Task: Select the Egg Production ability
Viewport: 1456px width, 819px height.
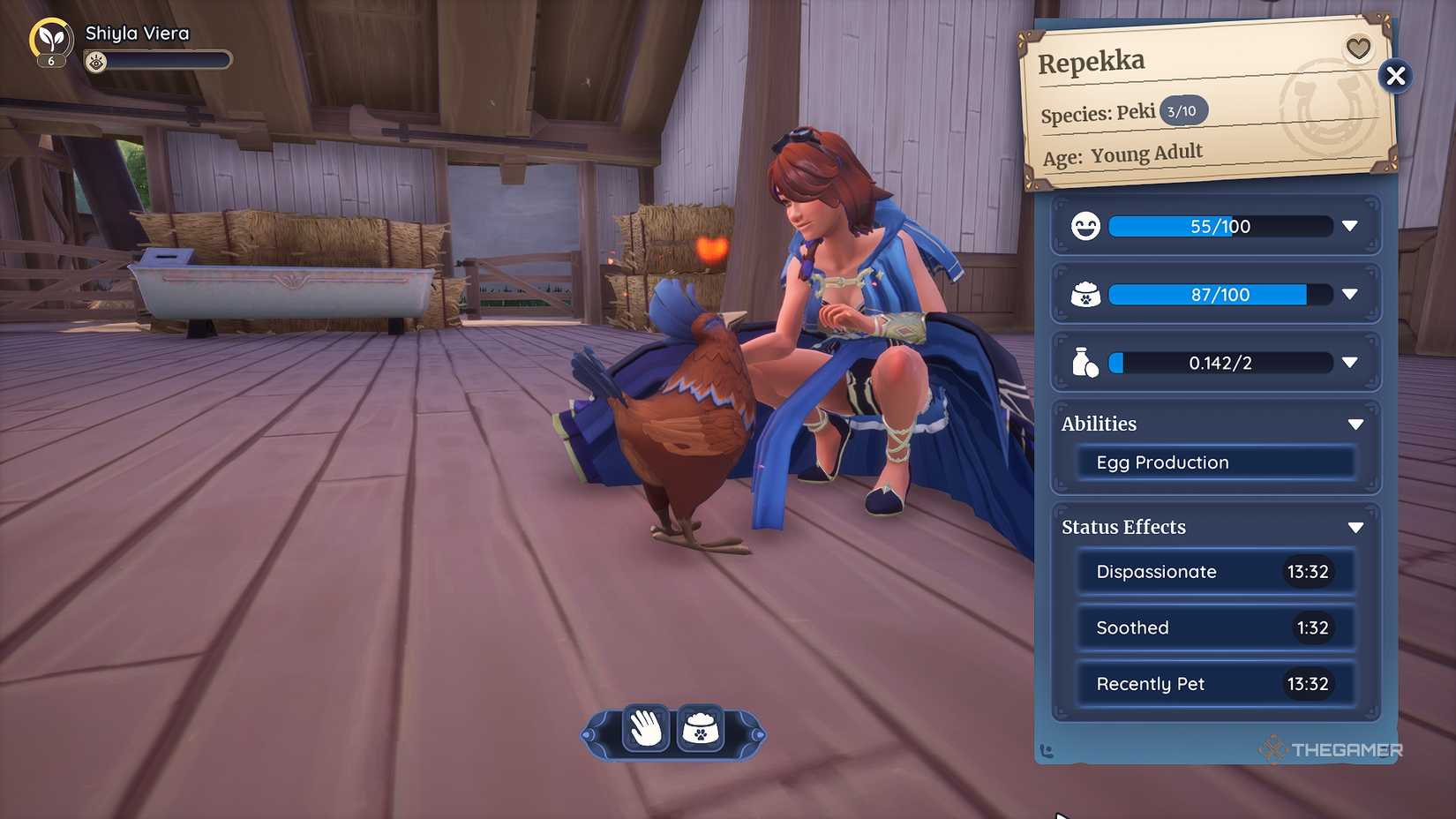Action: tap(1215, 462)
